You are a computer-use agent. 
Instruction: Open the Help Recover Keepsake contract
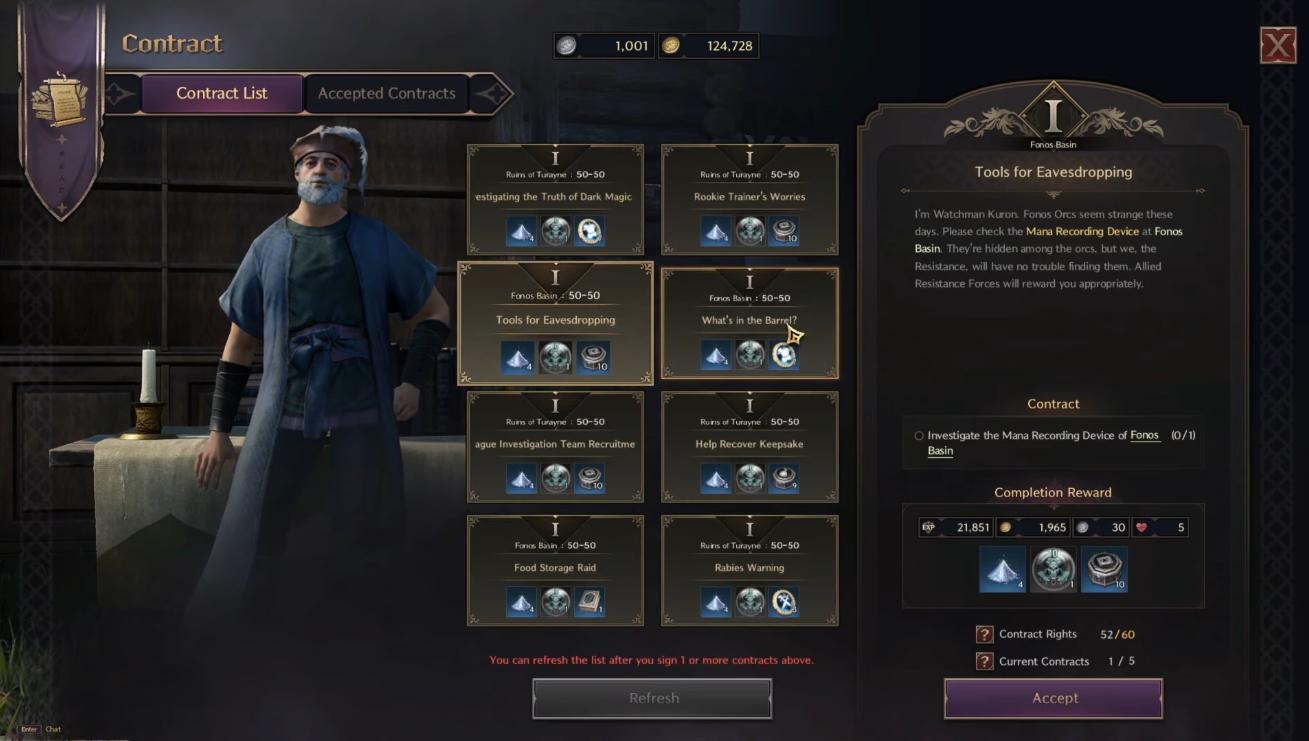(x=749, y=446)
